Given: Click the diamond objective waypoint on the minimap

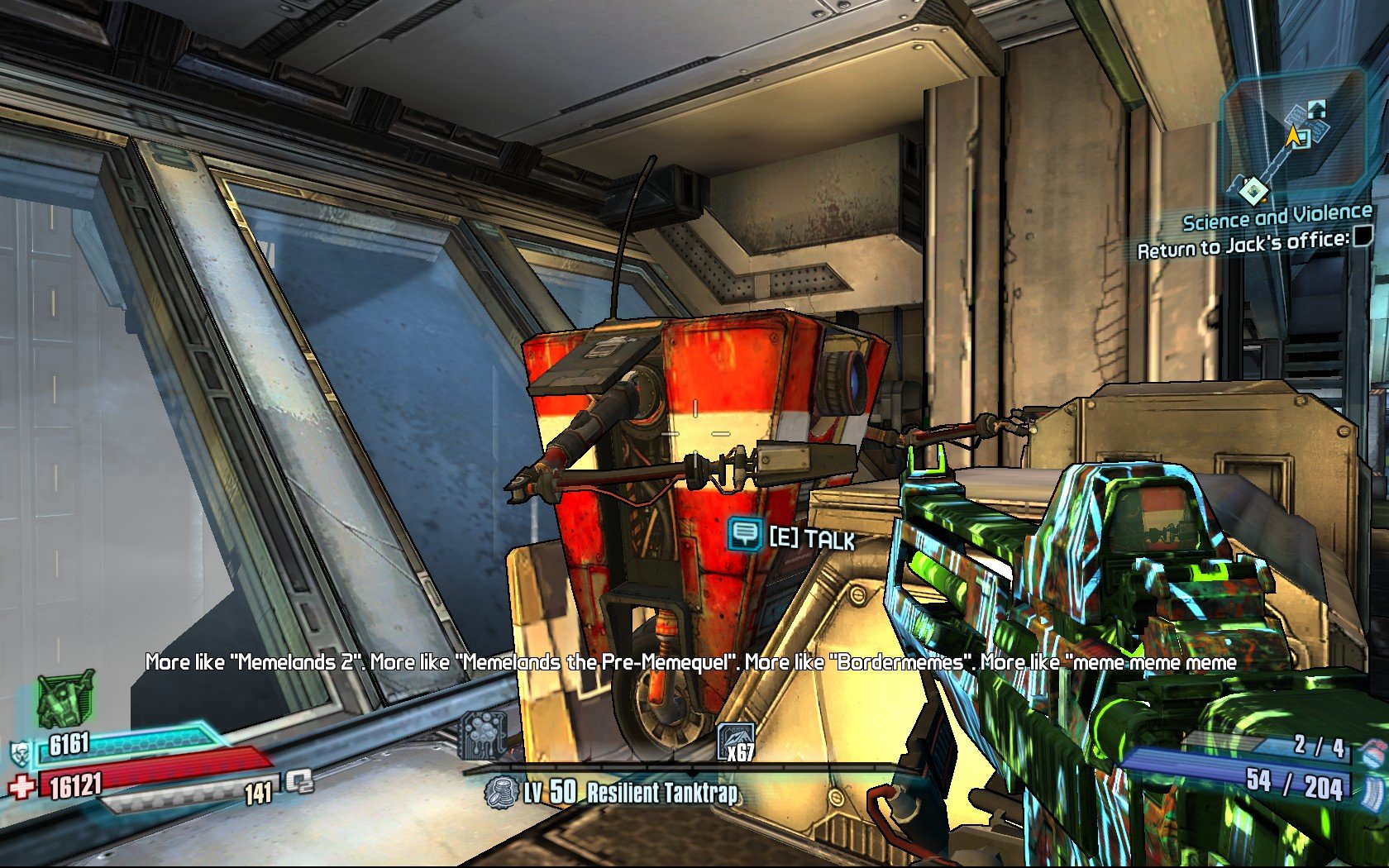Looking at the screenshot, I should pos(1253,192).
